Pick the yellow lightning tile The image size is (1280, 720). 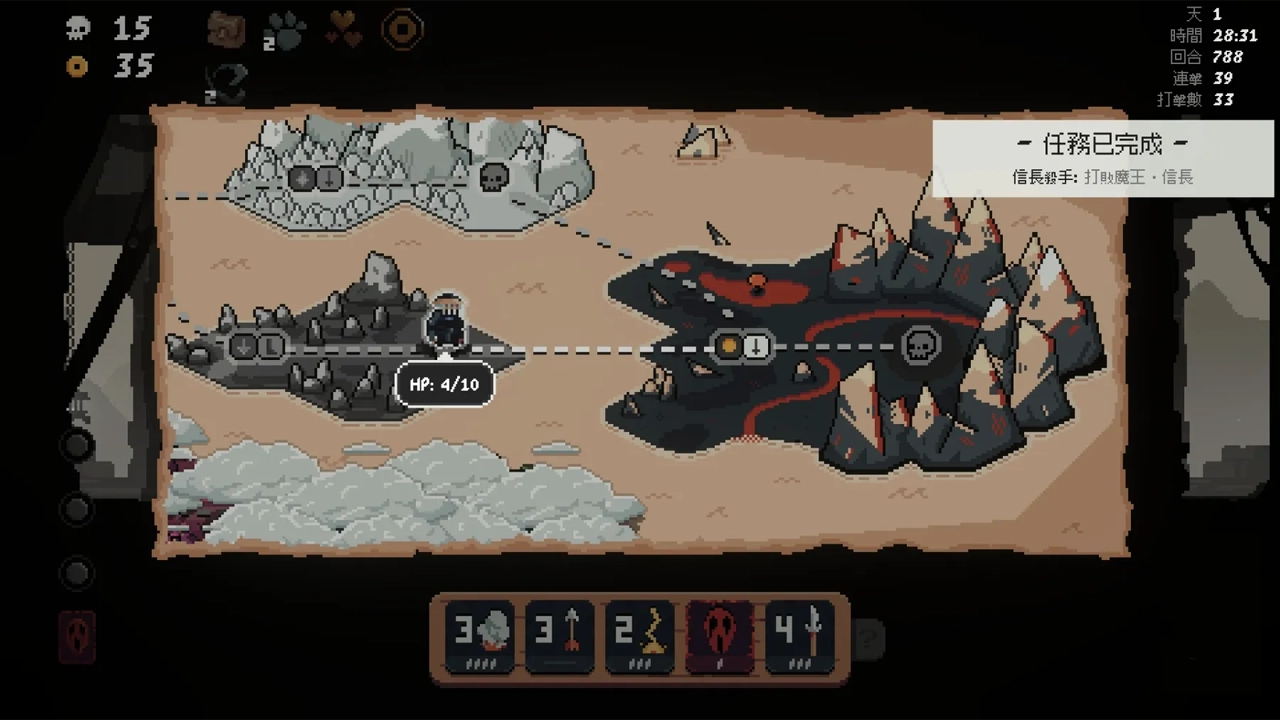coord(640,637)
